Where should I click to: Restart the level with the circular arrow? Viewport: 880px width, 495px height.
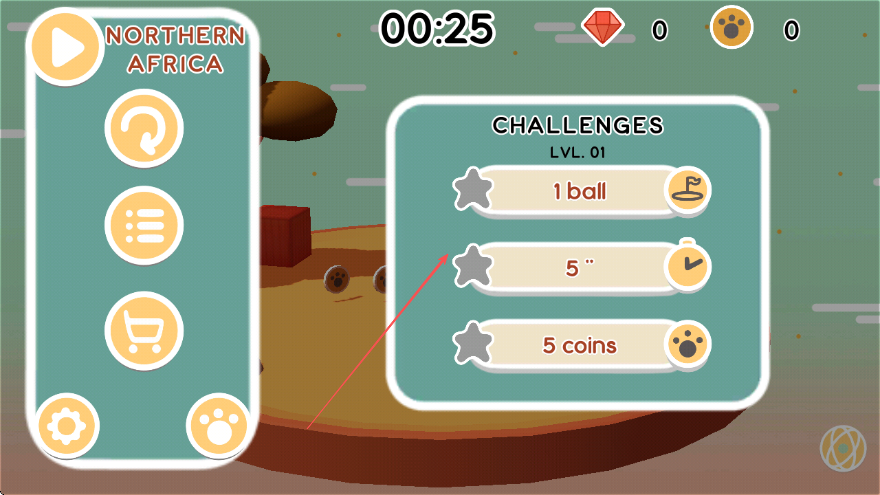tap(144, 128)
